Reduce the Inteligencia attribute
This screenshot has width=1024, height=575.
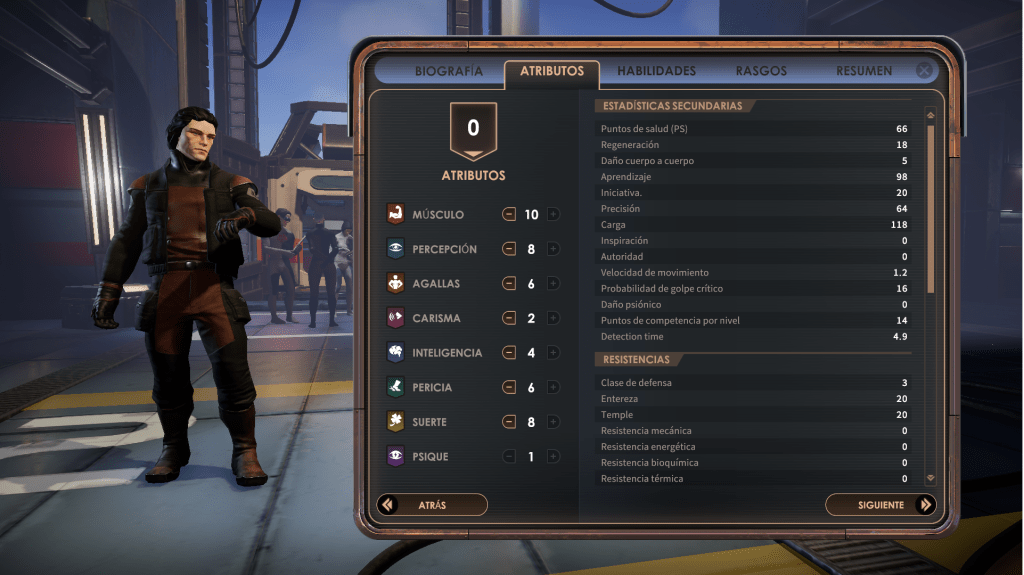(509, 353)
